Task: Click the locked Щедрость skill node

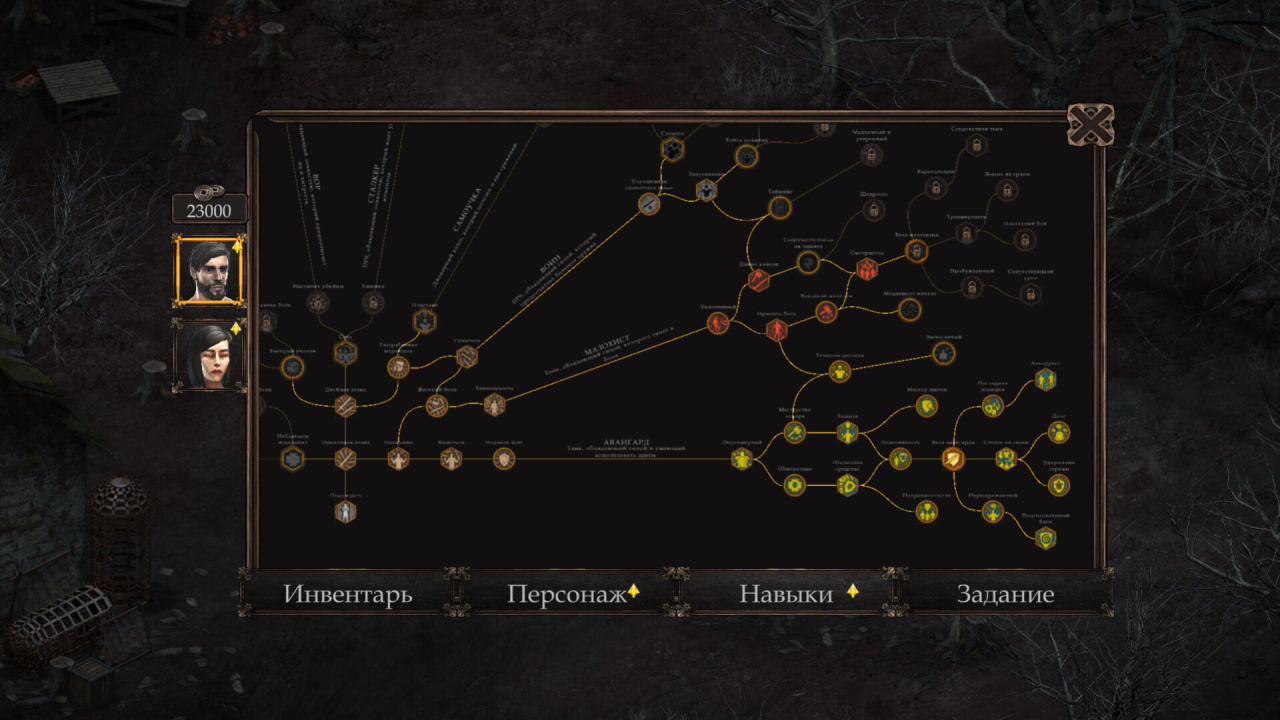Action: click(x=874, y=210)
